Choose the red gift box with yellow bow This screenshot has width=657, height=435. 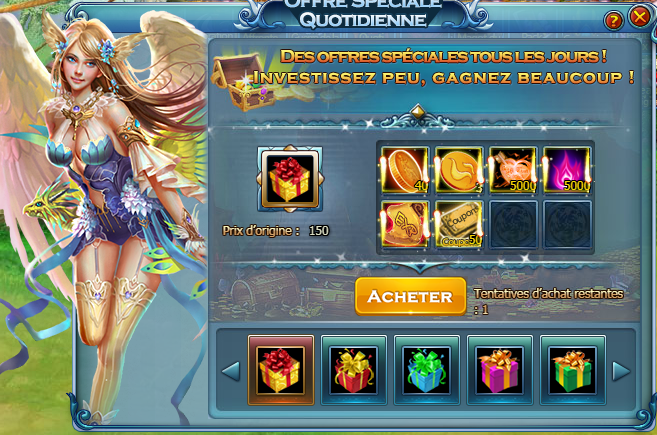click(x=354, y=369)
